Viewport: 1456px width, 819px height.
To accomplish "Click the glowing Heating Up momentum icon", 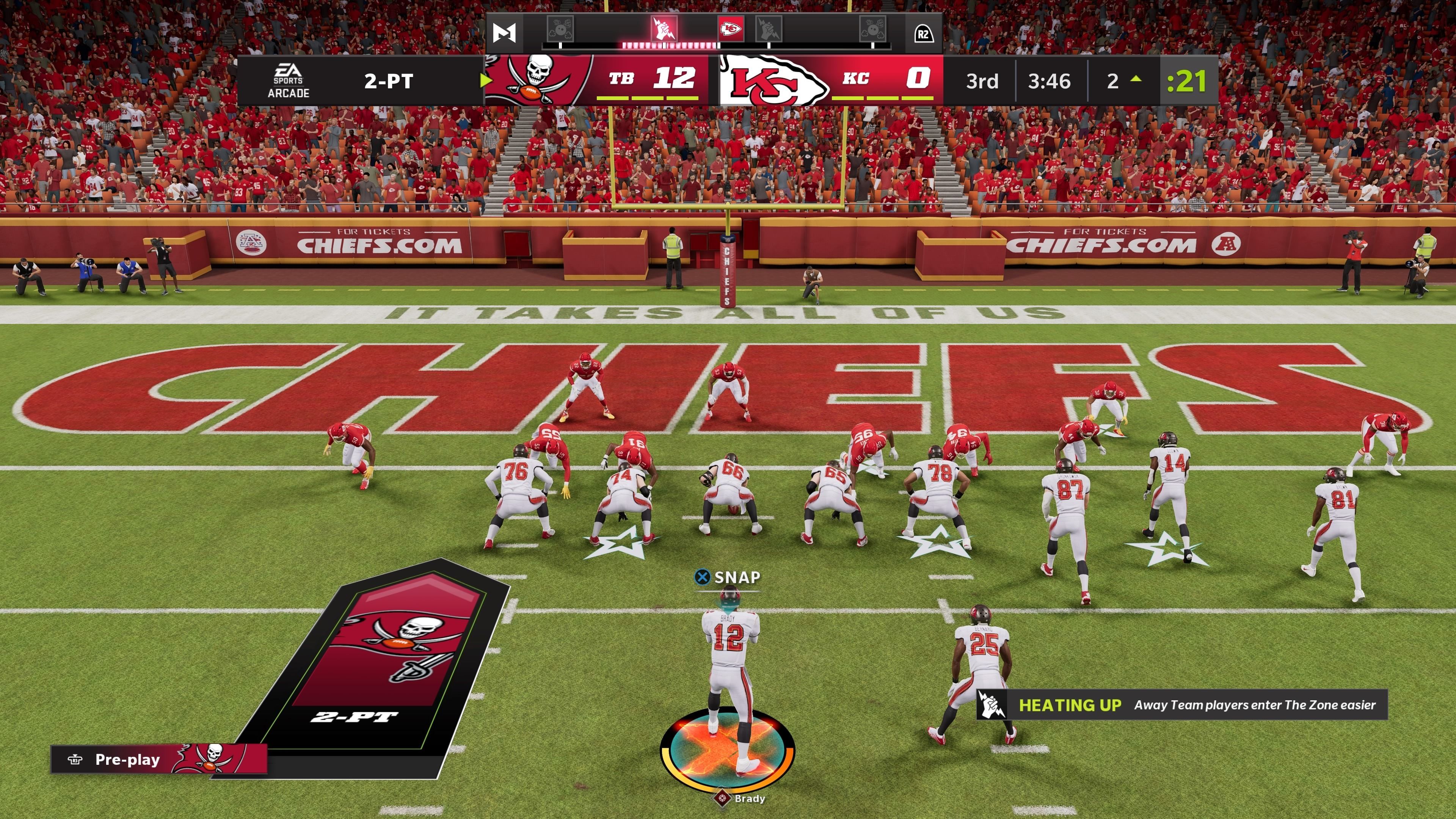I will [x=664, y=29].
